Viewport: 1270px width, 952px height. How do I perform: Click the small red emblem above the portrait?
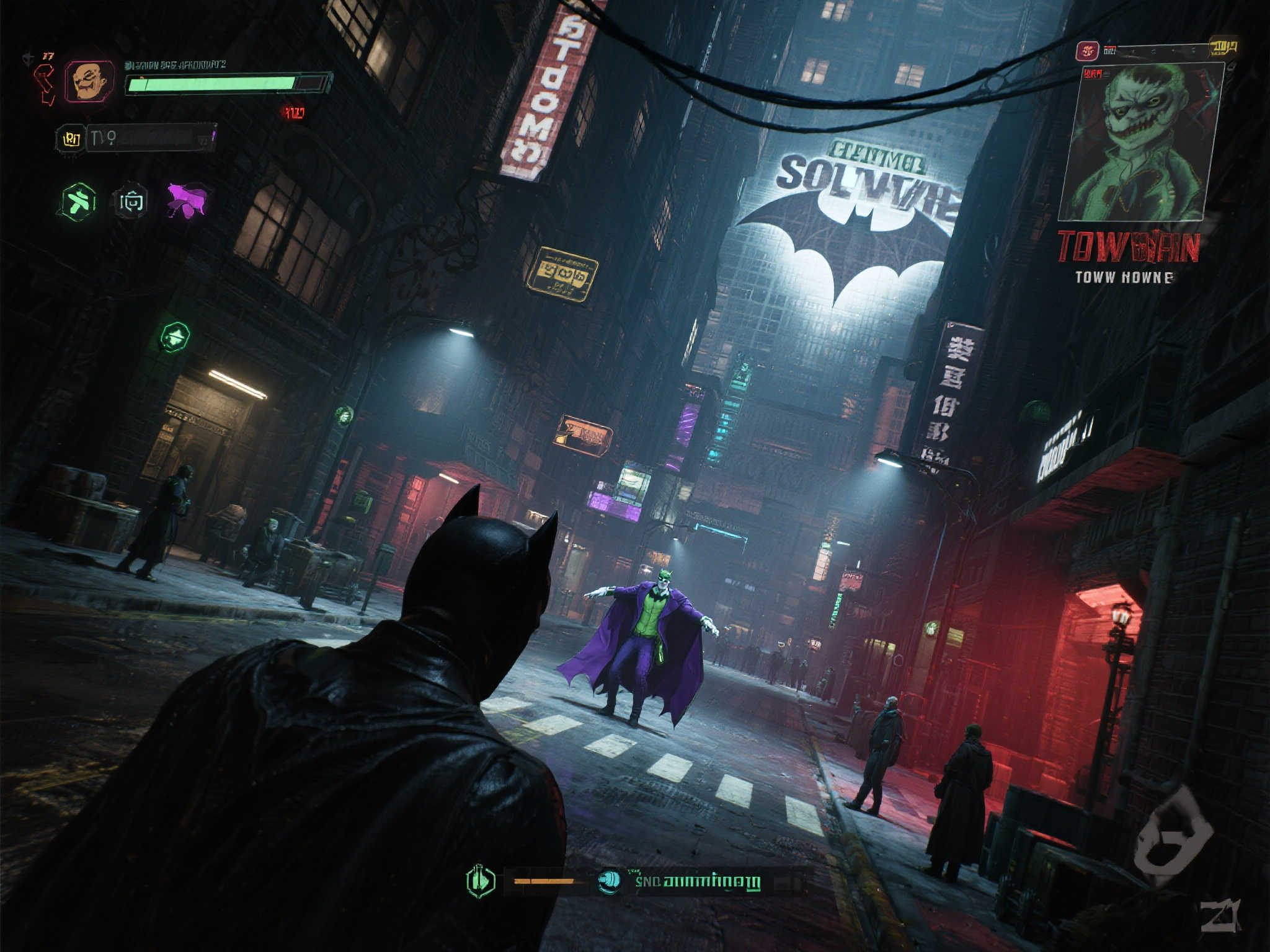(x=1087, y=51)
